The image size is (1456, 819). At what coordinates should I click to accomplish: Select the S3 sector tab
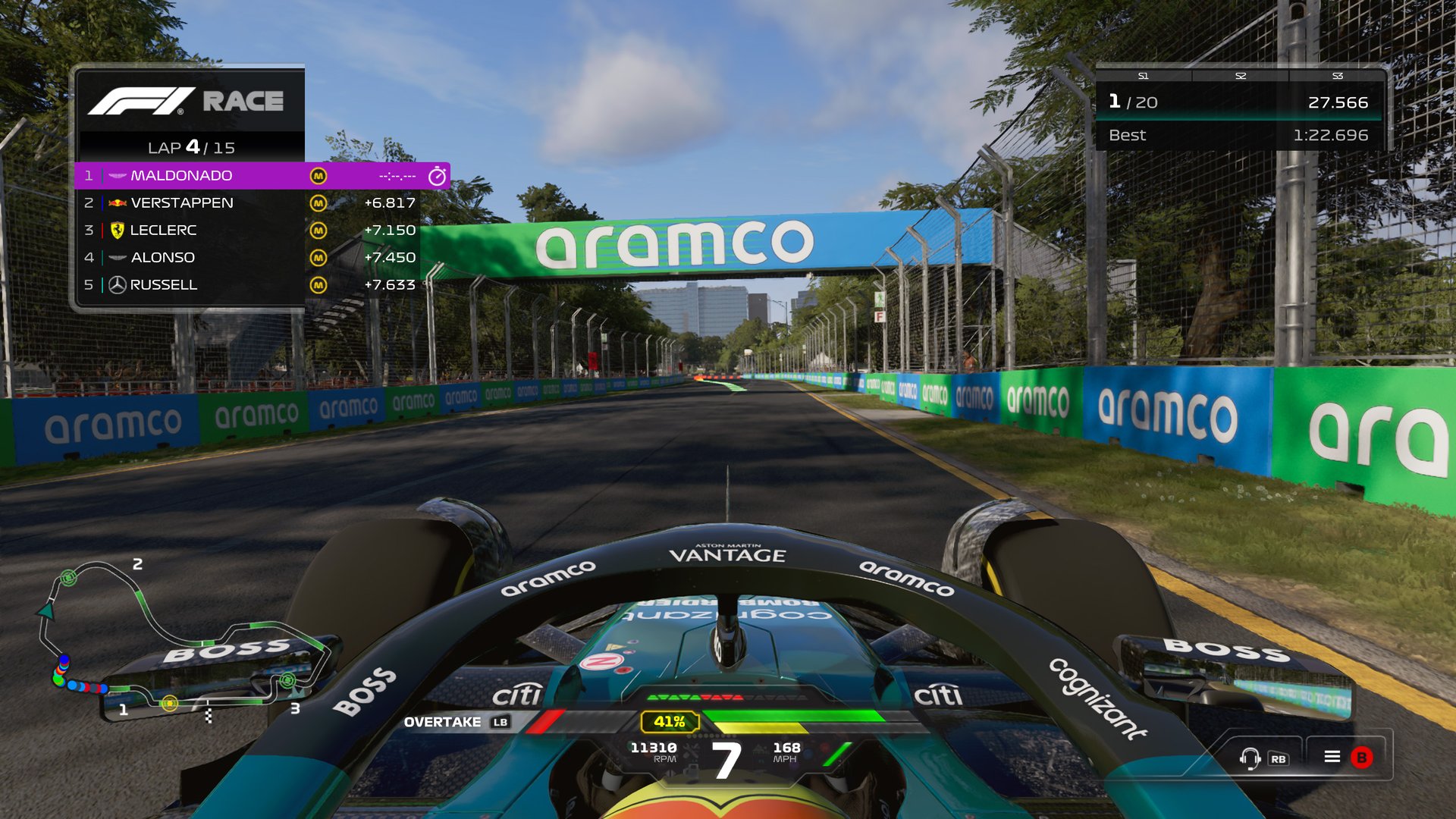pos(1338,77)
